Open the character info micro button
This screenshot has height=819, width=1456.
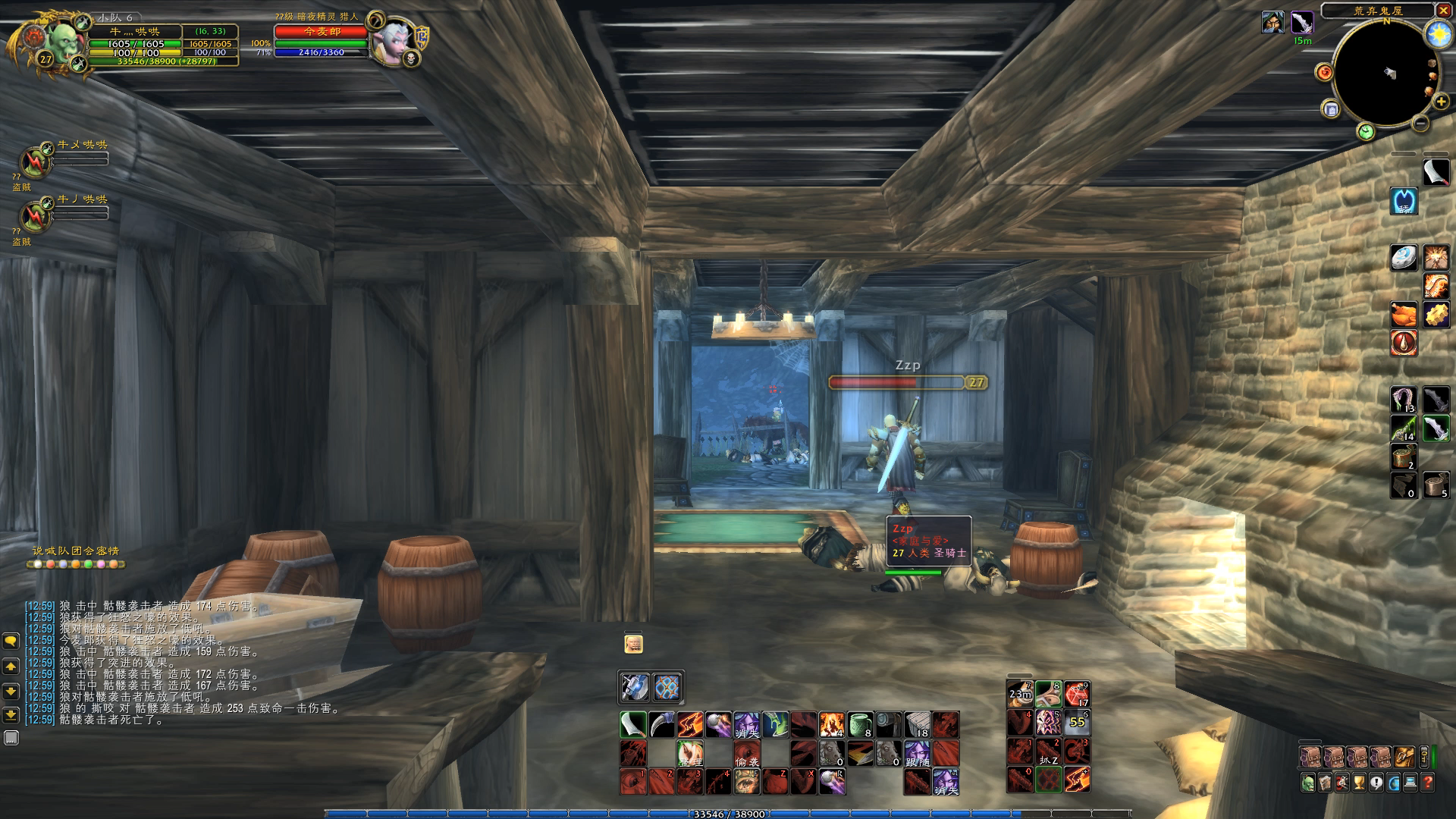[x=1309, y=783]
